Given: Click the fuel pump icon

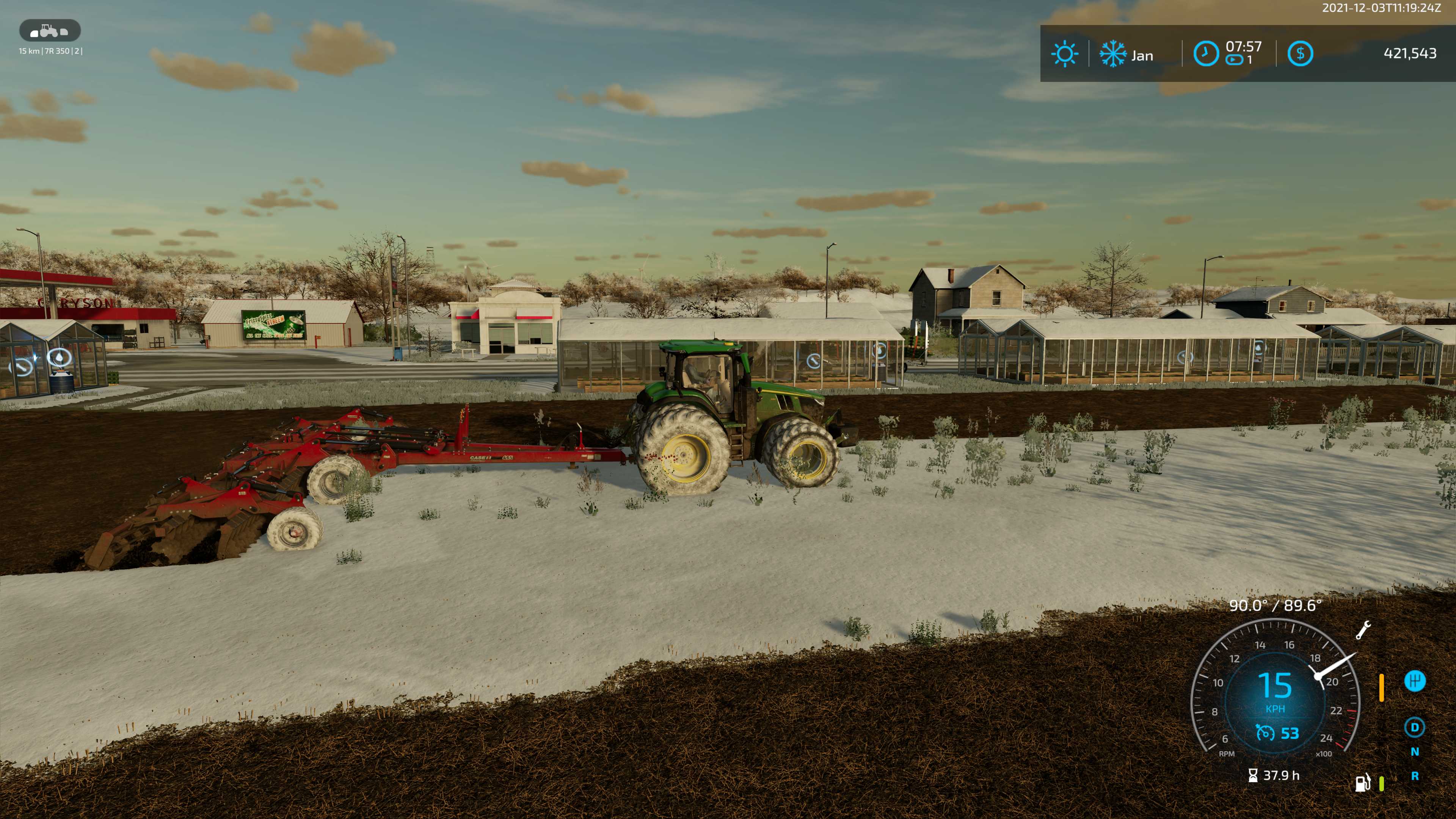Looking at the screenshot, I should (1363, 783).
